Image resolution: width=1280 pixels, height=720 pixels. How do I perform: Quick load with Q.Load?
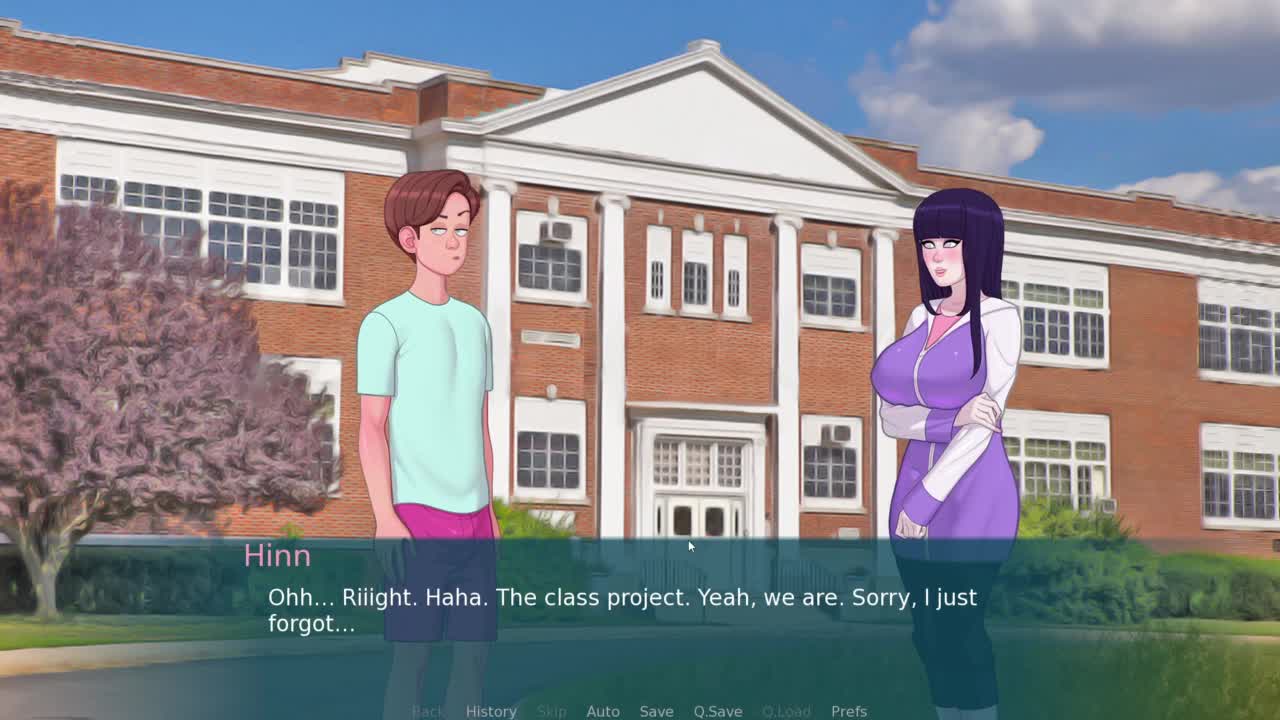click(x=786, y=711)
